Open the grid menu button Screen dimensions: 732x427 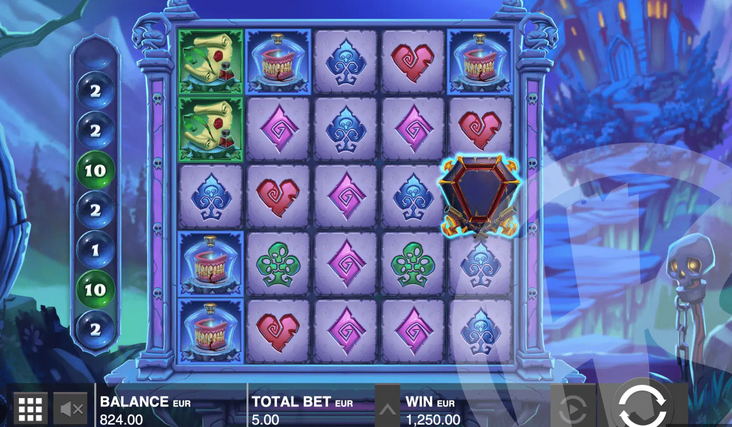click(x=30, y=407)
